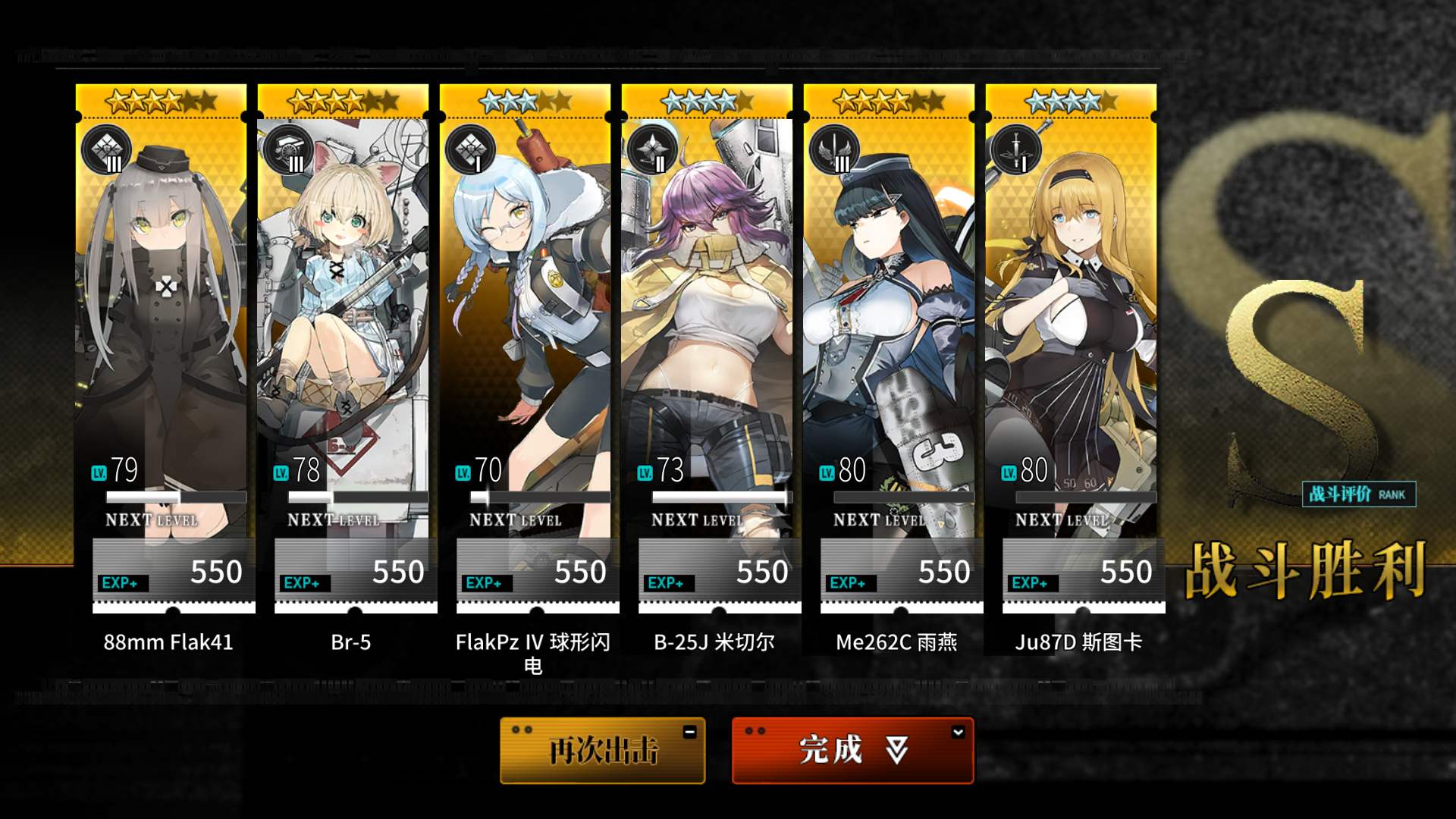Click the artillery cannon icon on Br-5 card
The width and height of the screenshot is (1456, 819).
click(289, 150)
